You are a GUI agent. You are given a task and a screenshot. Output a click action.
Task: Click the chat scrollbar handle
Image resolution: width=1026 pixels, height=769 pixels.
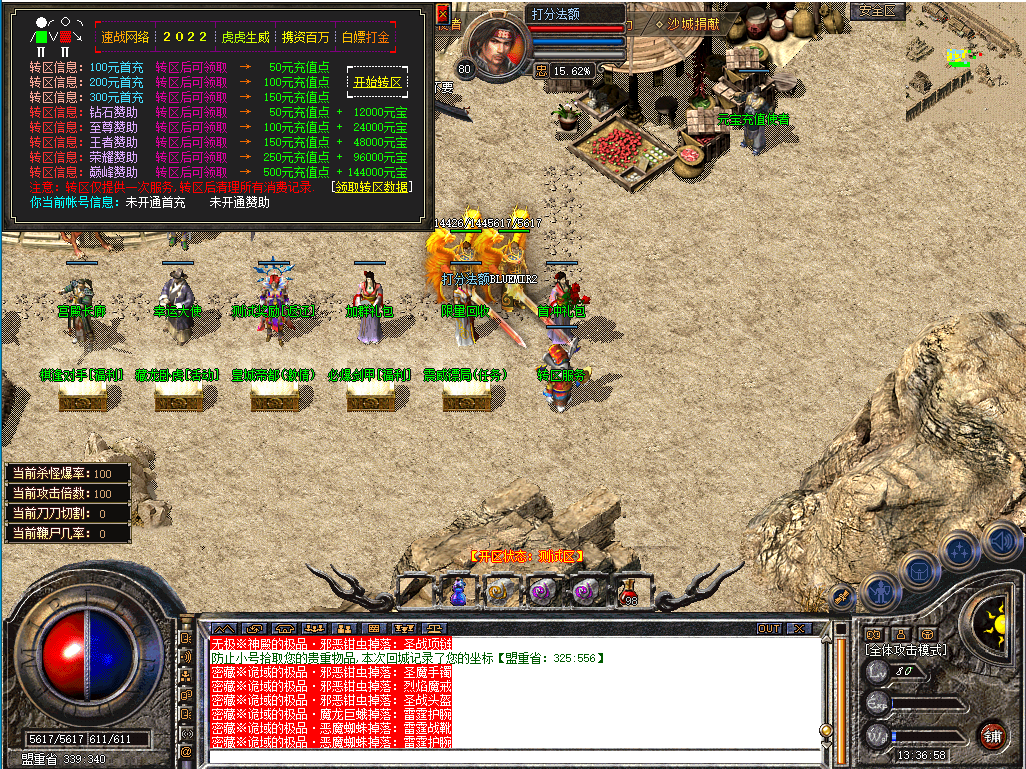click(x=825, y=731)
